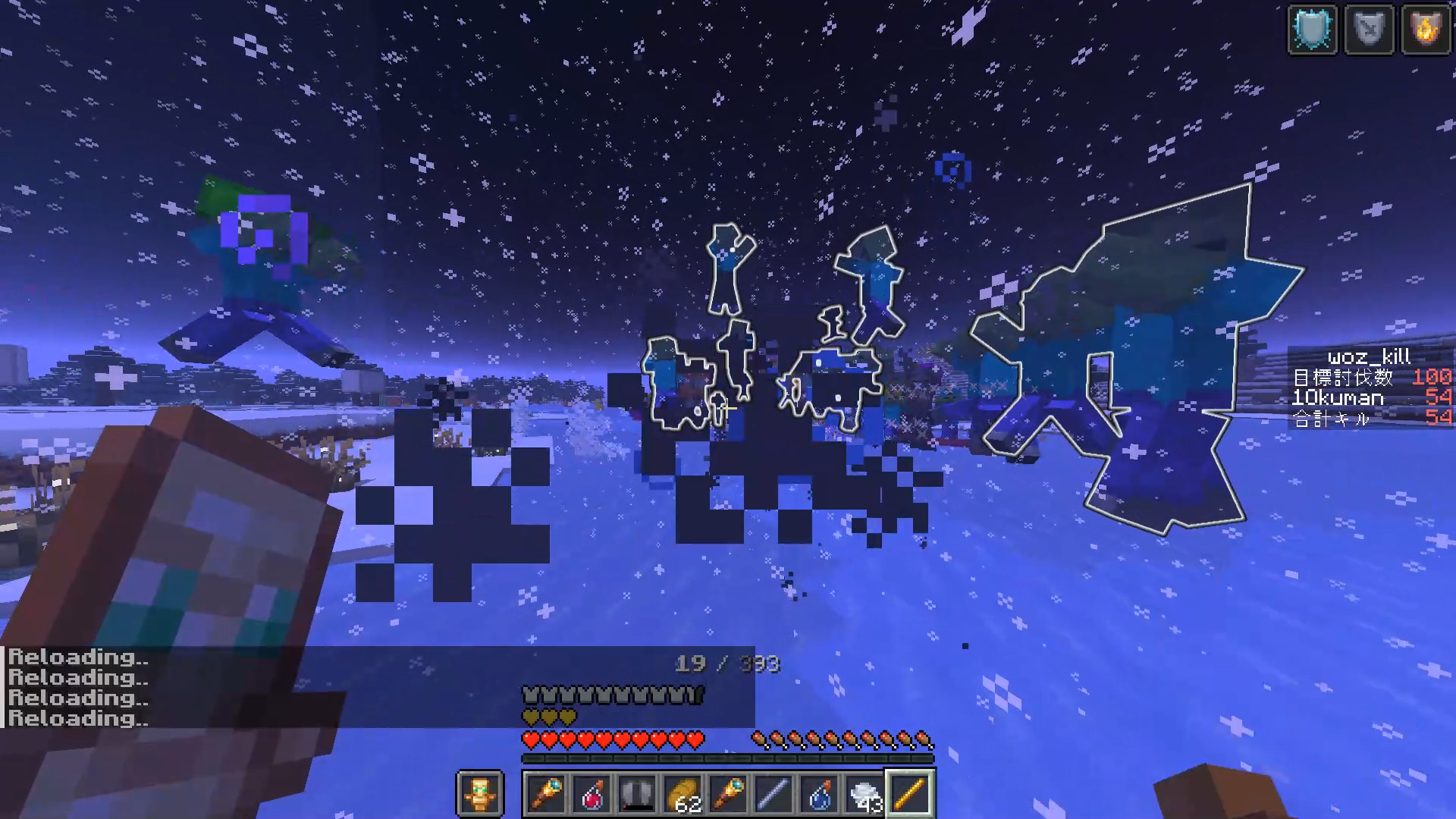Select the grey damaged armor item slot
This screenshot has width=1456, height=819.
638,795
